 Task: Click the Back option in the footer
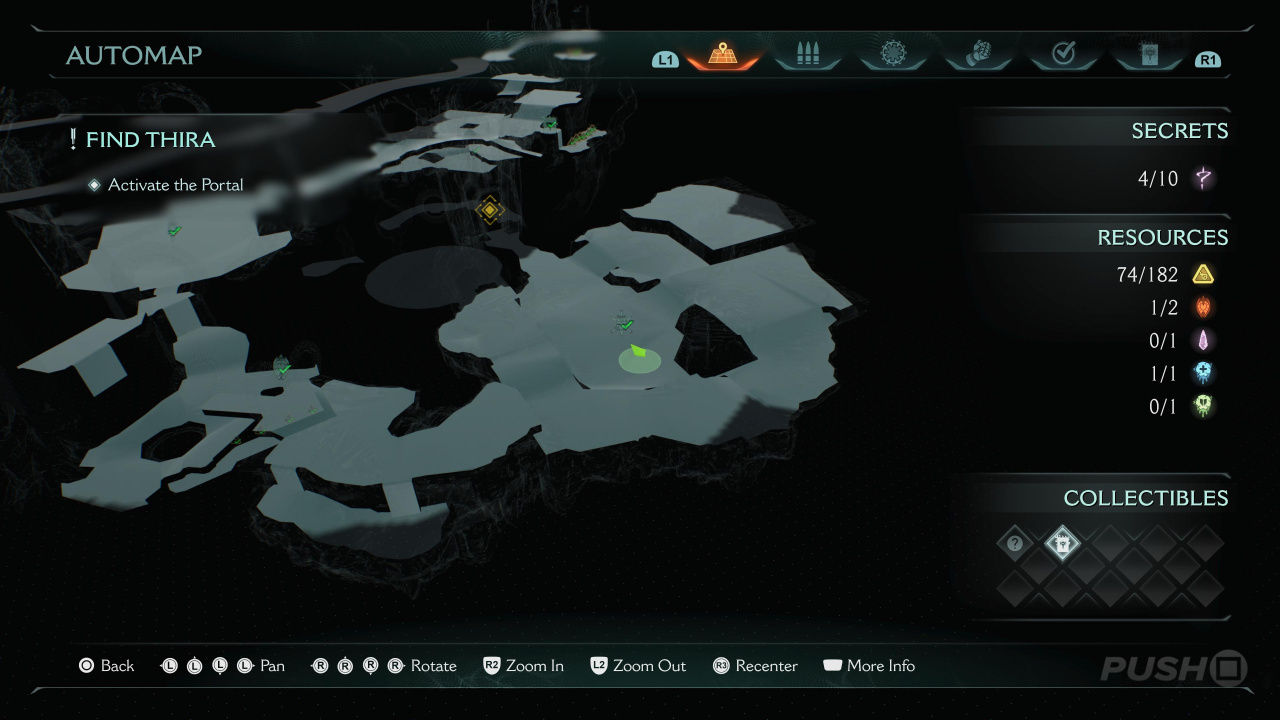click(x=106, y=666)
